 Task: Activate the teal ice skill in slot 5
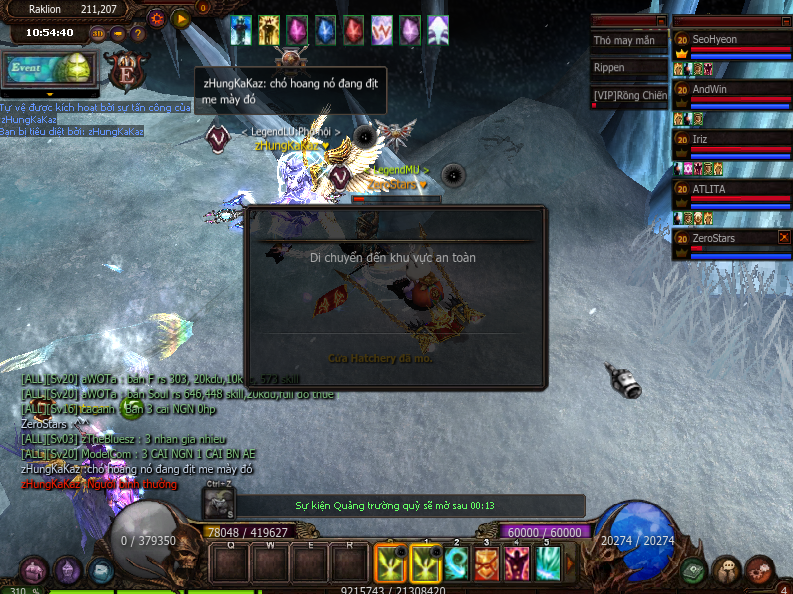(x=548, y=564)
